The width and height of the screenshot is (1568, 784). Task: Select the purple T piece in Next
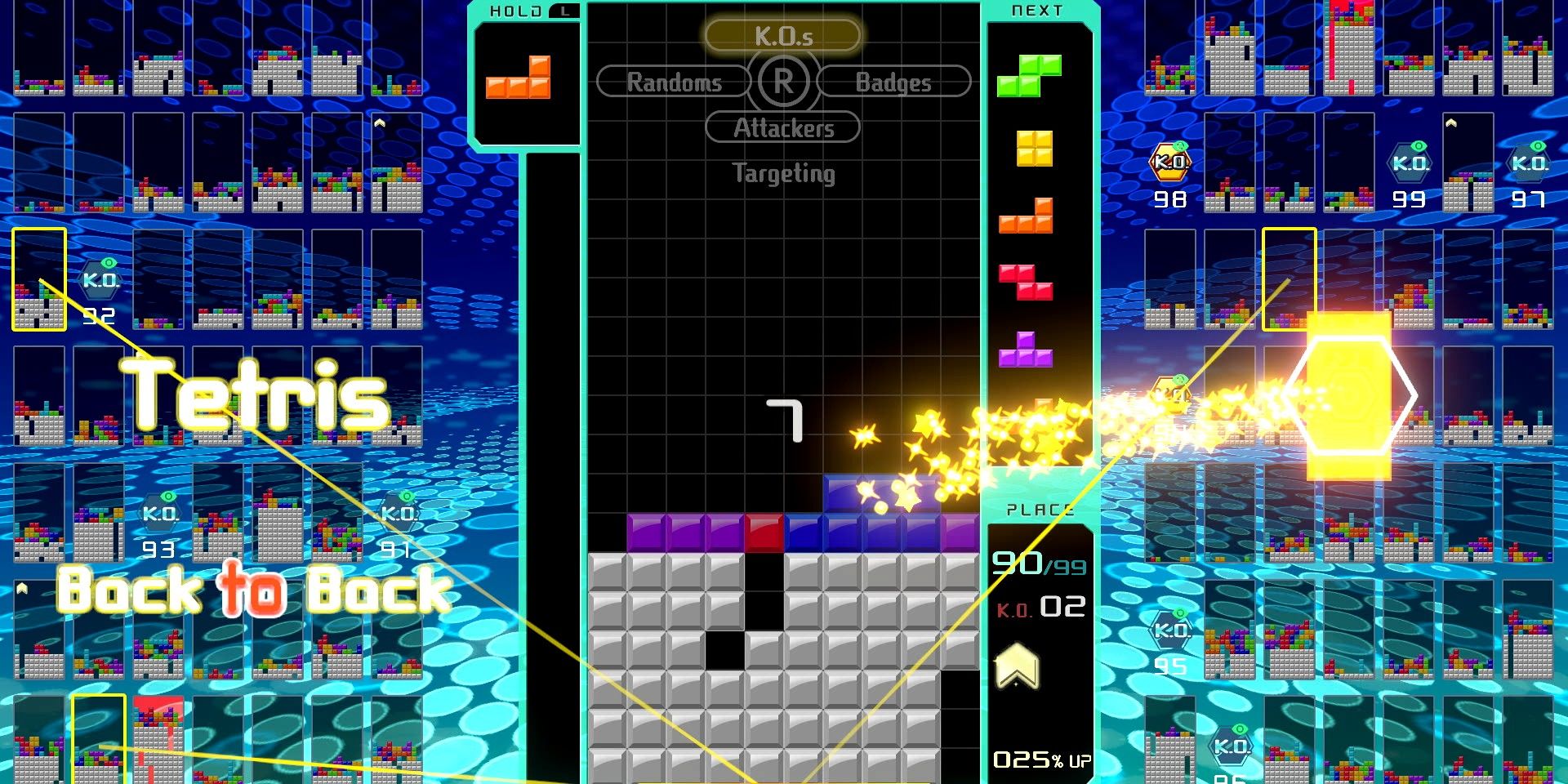(x=1026, y=350)
